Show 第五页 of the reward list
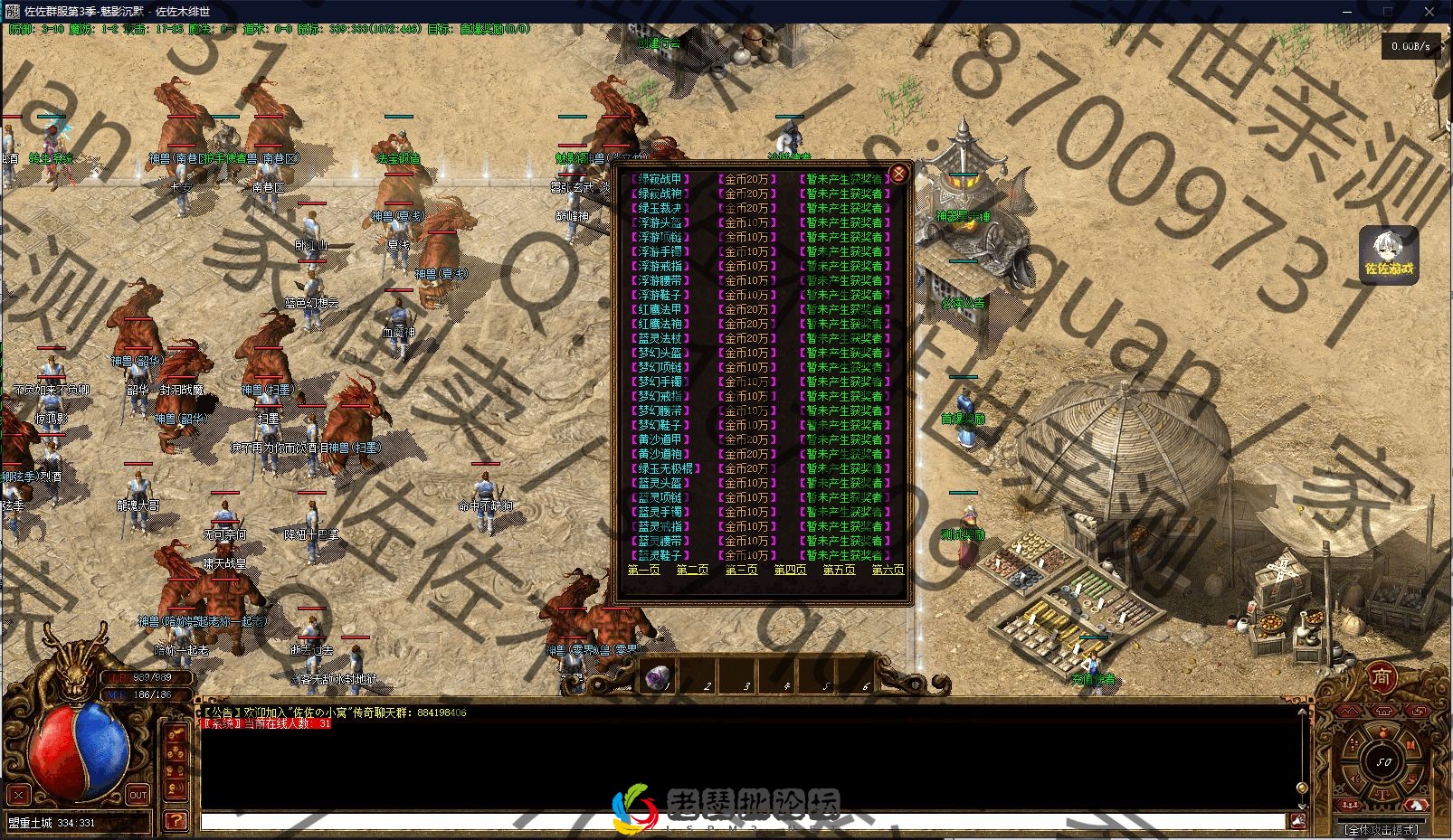 [839, 570]
